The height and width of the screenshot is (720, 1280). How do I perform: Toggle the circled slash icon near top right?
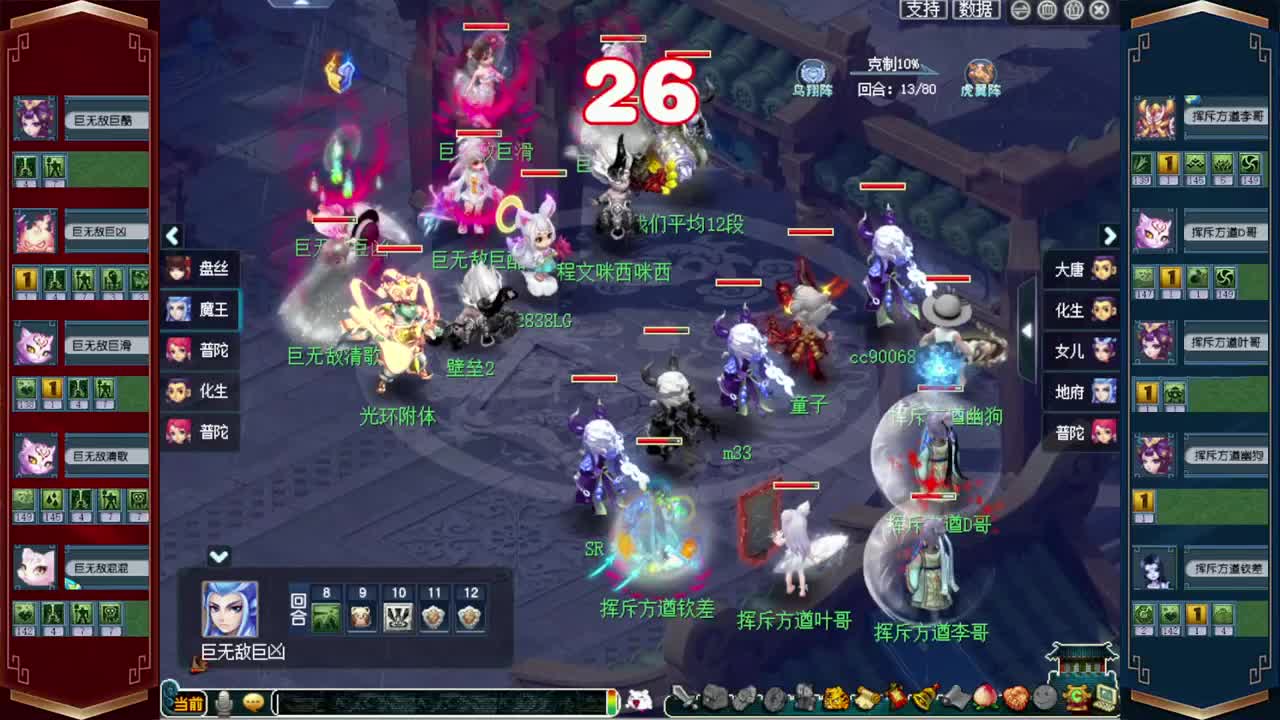tap(1021, 9)
